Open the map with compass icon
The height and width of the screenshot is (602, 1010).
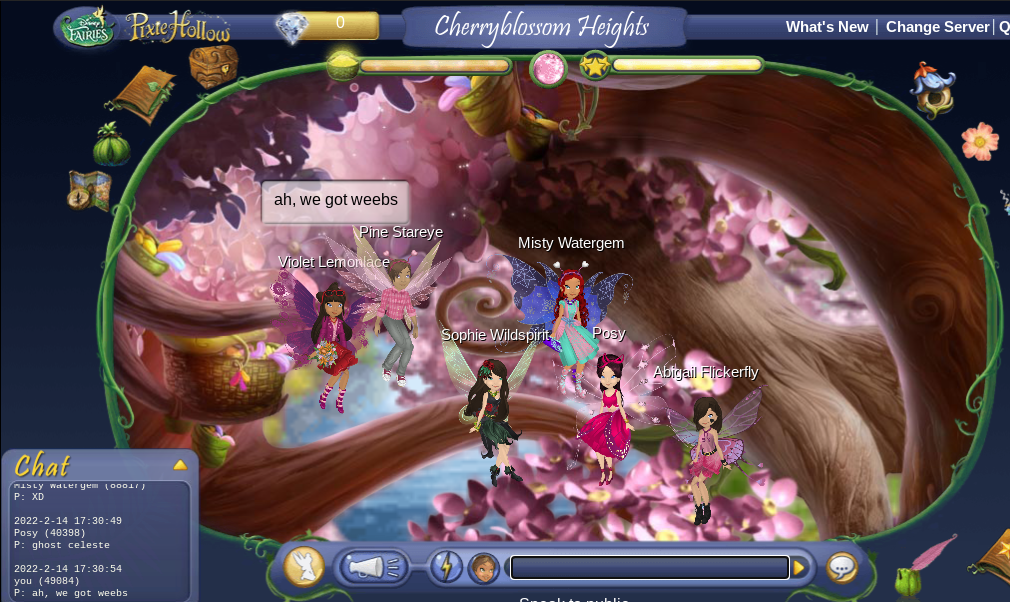pyautogui.click(x=88, y=190)
